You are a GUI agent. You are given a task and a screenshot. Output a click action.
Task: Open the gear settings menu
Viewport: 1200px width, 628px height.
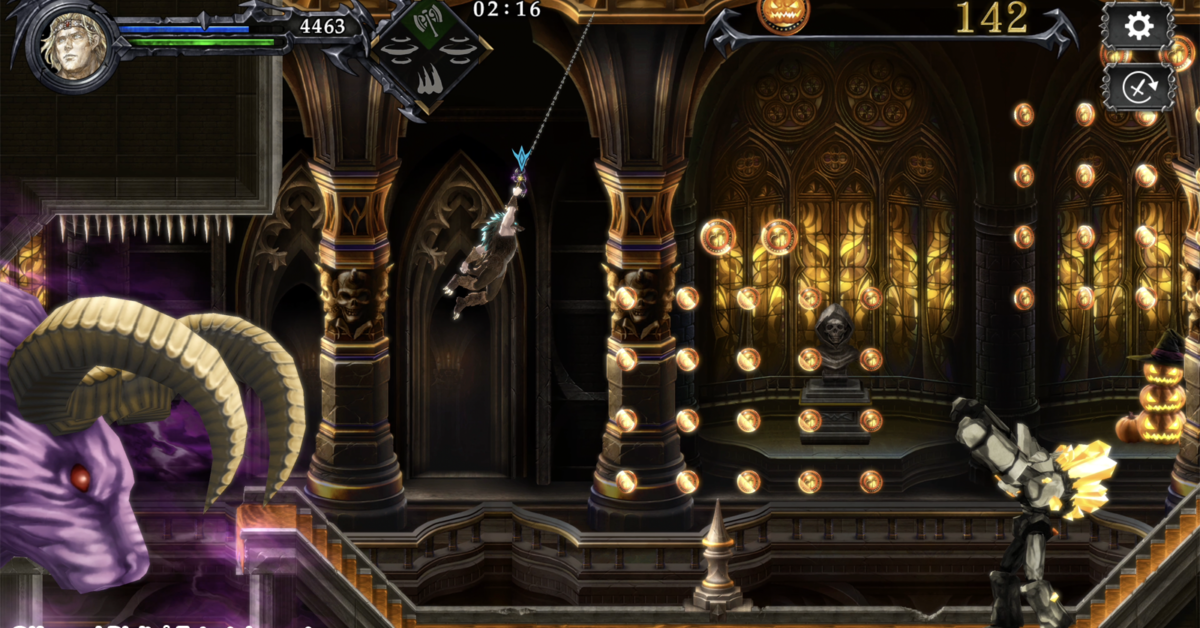click(1137, 27)
